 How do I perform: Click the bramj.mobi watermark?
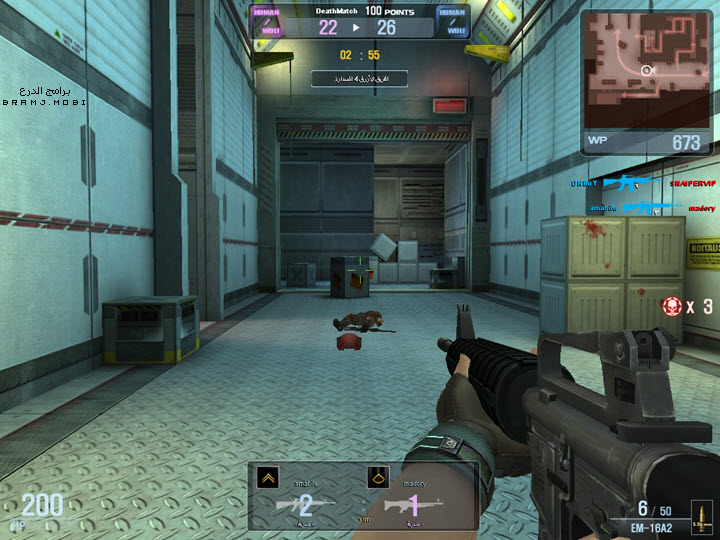(44, 96)
